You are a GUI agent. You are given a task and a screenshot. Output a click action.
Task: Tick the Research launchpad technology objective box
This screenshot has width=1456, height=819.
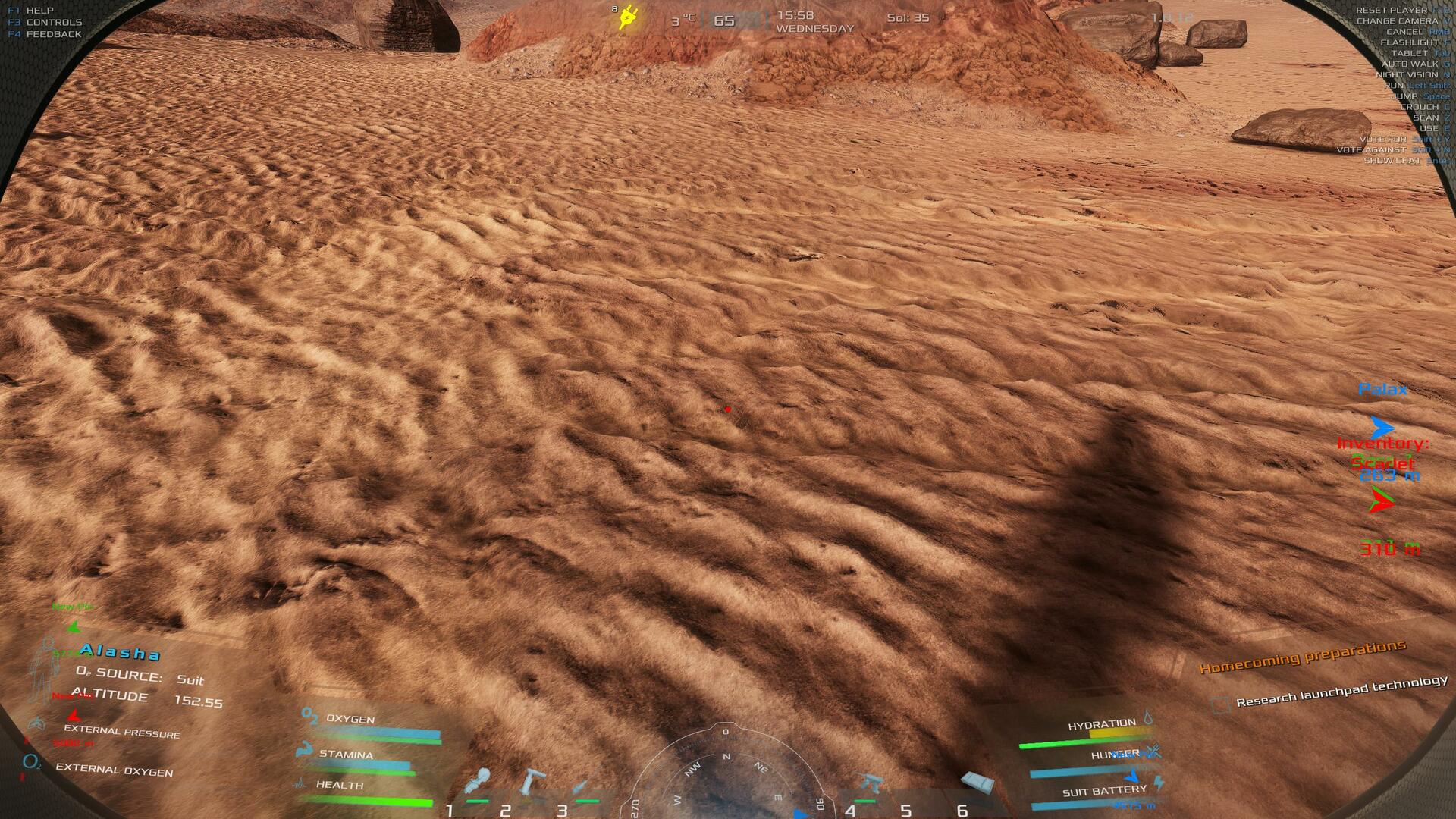[1220, 705]
